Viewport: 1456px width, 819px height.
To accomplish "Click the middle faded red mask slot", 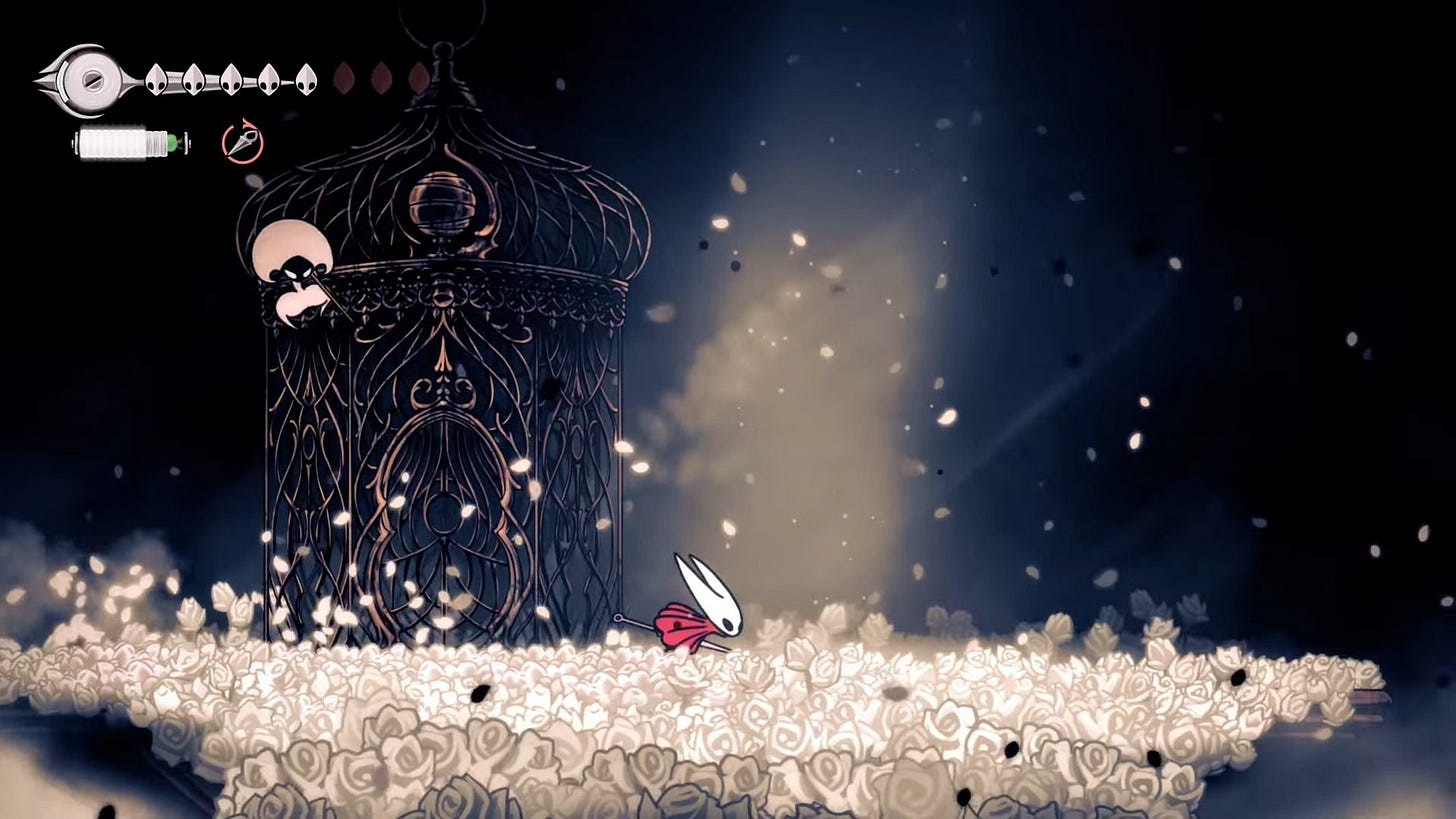I will (379, 78).
